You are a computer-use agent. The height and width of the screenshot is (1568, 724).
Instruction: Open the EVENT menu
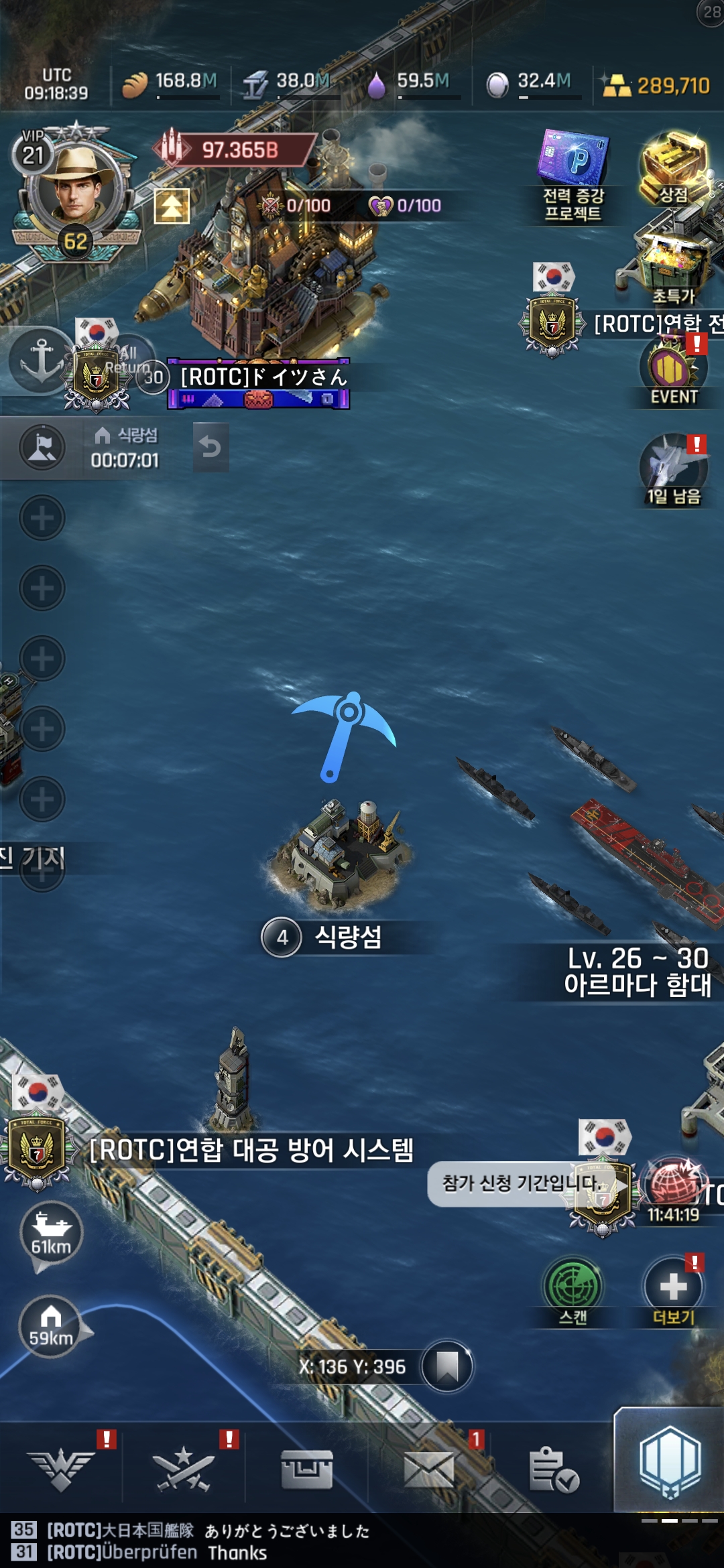tap(673, 372)
